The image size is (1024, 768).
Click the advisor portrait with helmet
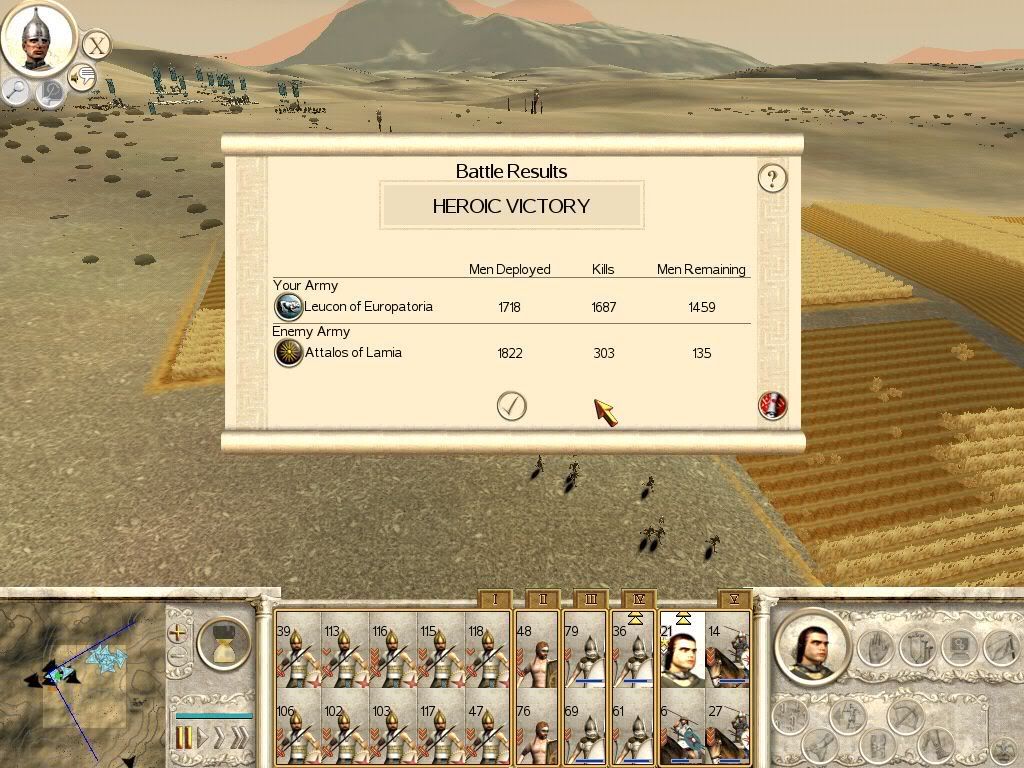[x=37, y=37]
